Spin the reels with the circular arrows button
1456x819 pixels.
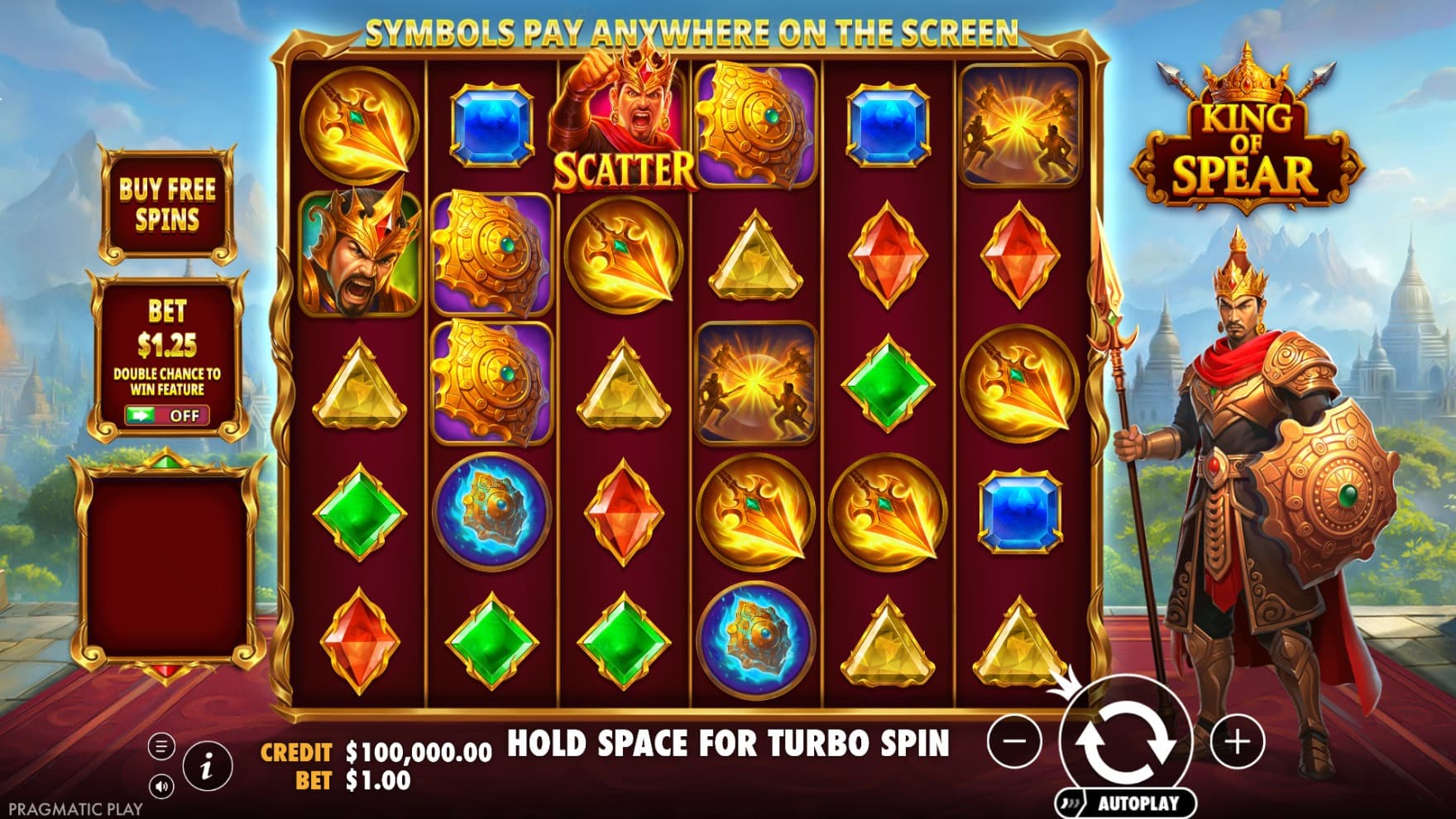1125,740
